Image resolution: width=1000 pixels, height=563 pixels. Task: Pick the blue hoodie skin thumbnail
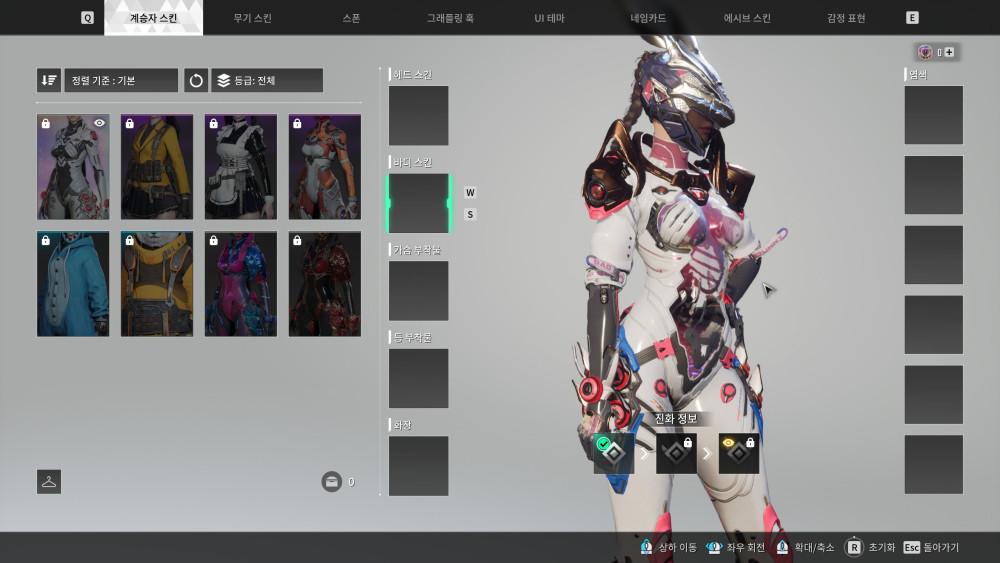click(73, 284)
